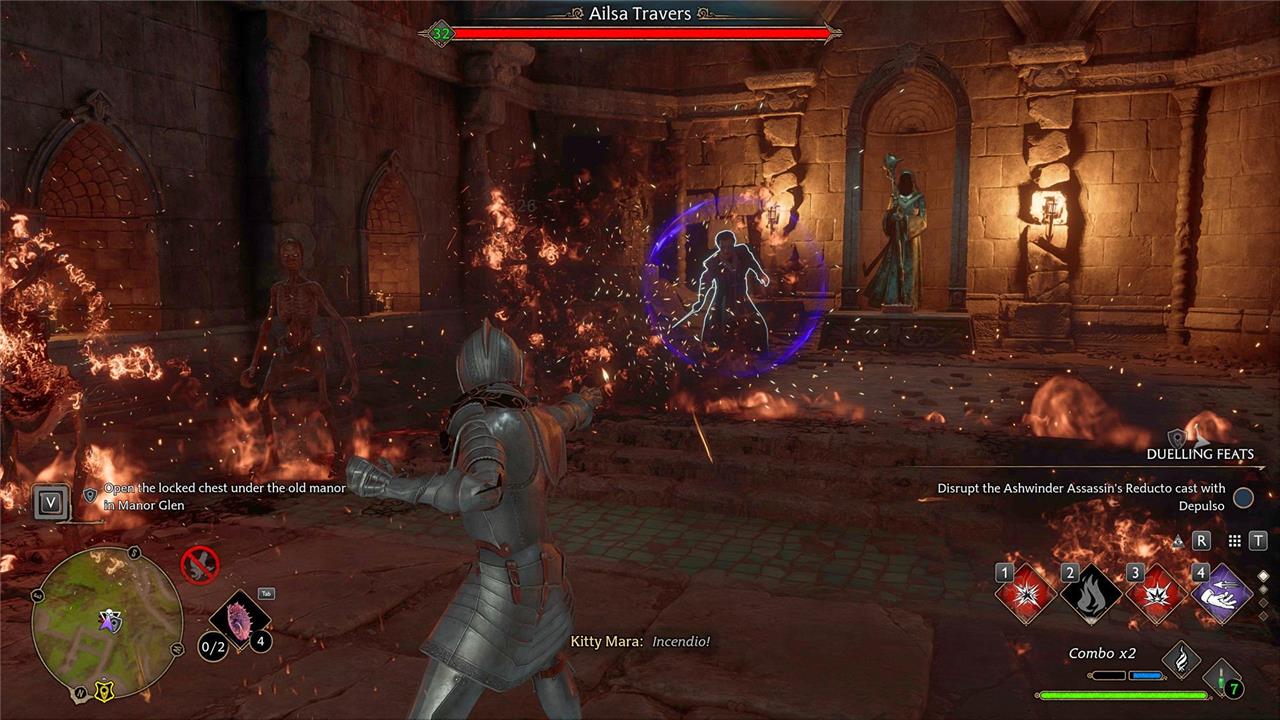Open the spell grid dots icon

(x=1235, y=540)
